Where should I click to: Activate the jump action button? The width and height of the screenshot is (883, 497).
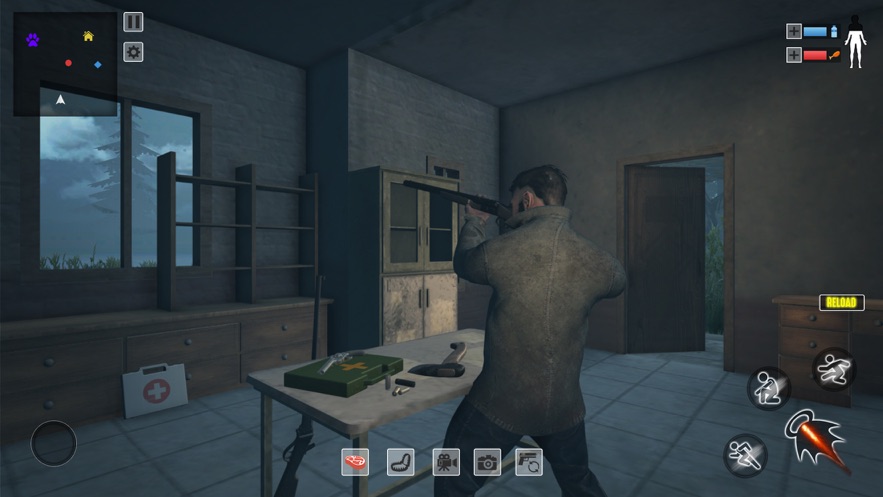(x=833, y=368)
